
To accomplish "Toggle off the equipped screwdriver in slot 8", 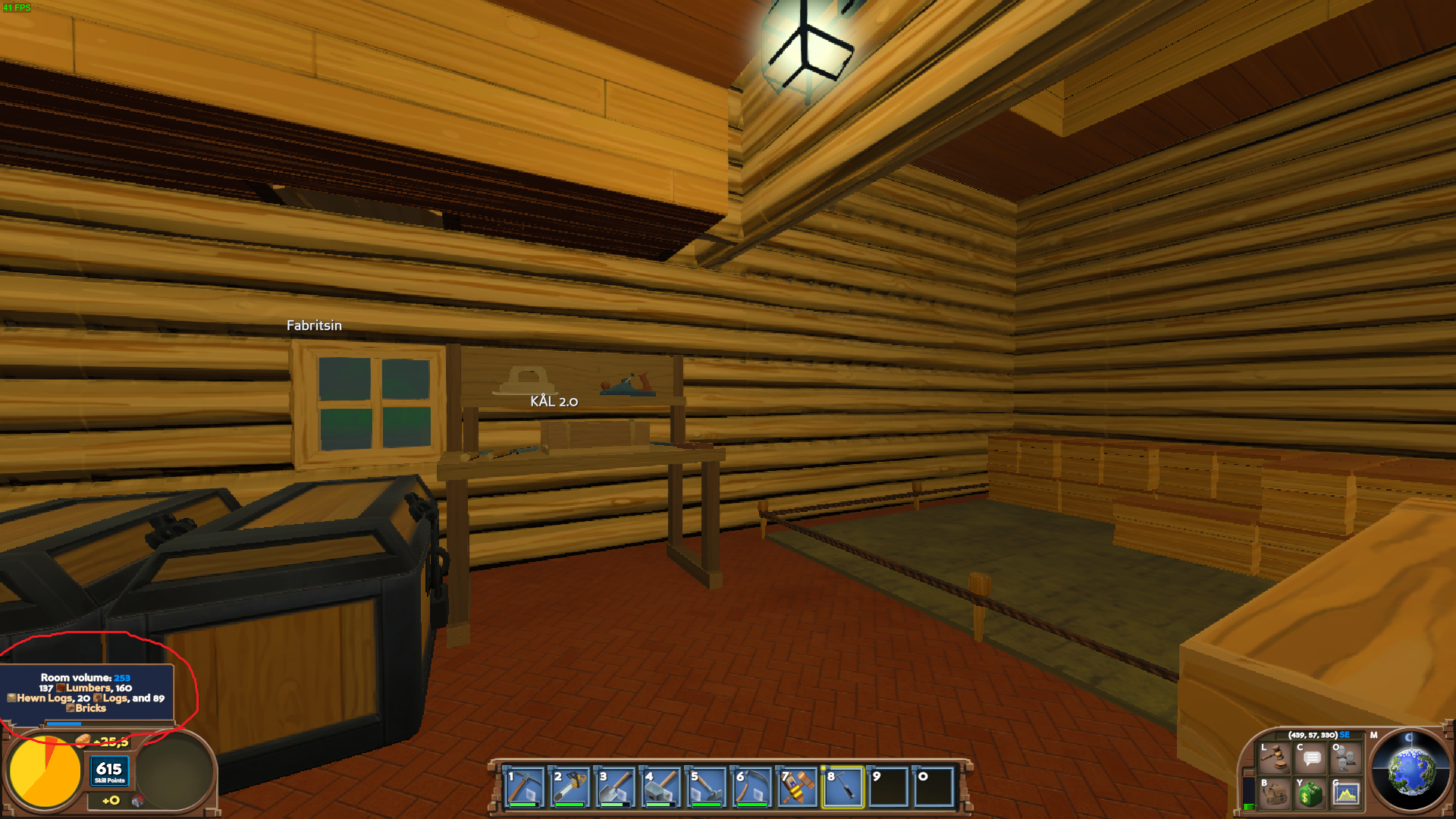I will (844, 787).
